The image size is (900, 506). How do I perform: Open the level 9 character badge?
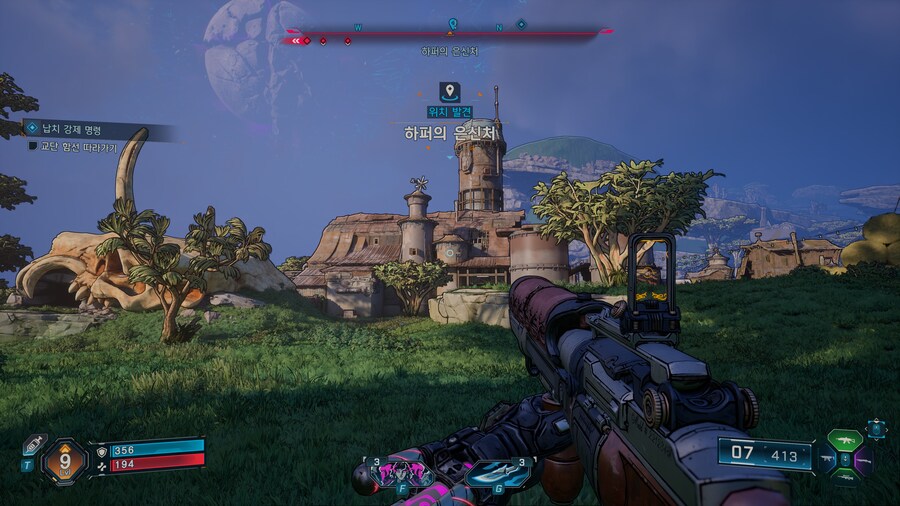coord(65,462)
